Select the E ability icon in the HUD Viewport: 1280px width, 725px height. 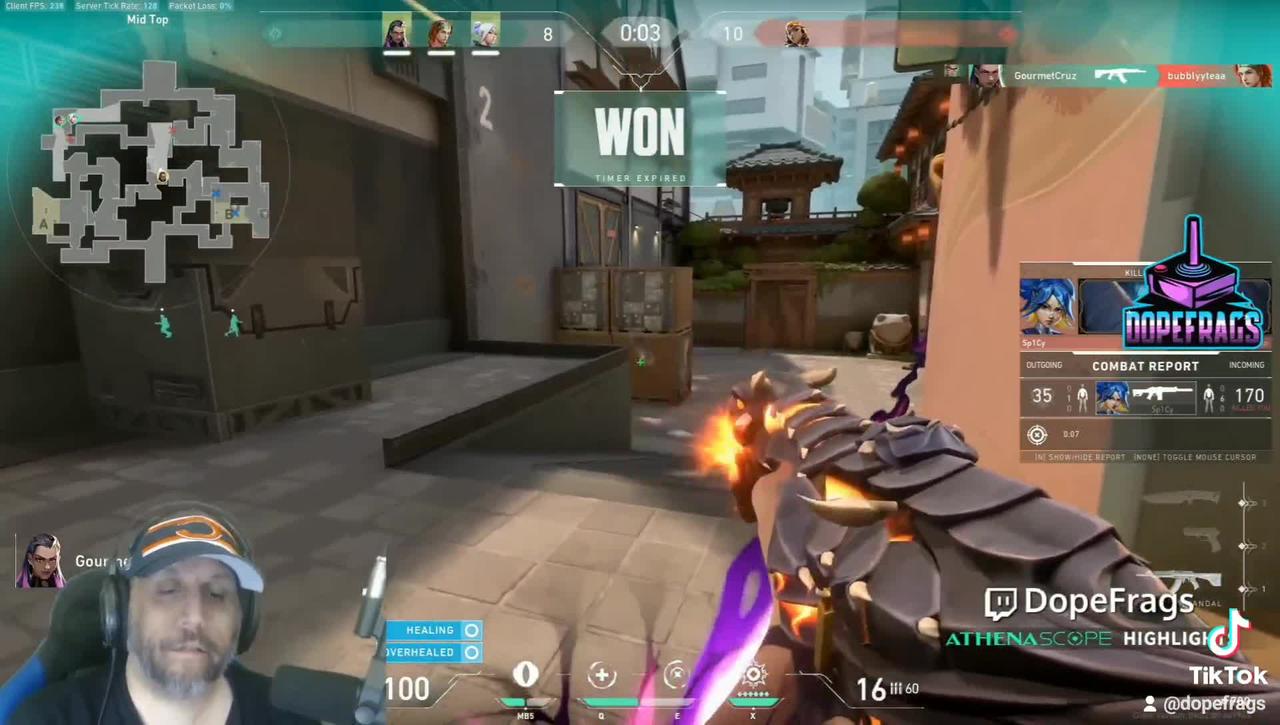click(676, 676)
